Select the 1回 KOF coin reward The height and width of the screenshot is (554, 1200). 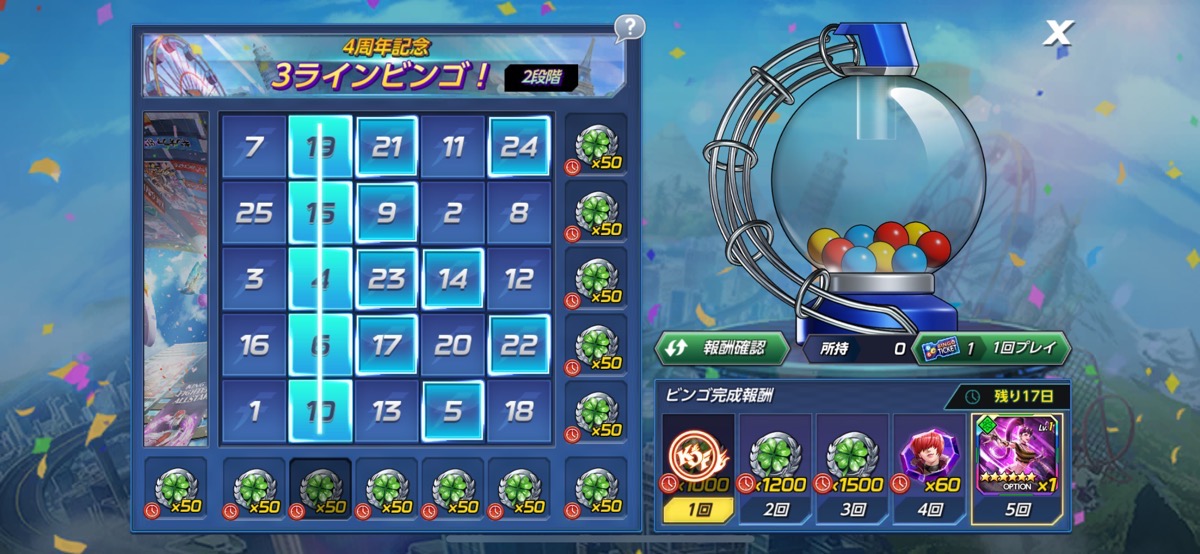tap(699, 468)
